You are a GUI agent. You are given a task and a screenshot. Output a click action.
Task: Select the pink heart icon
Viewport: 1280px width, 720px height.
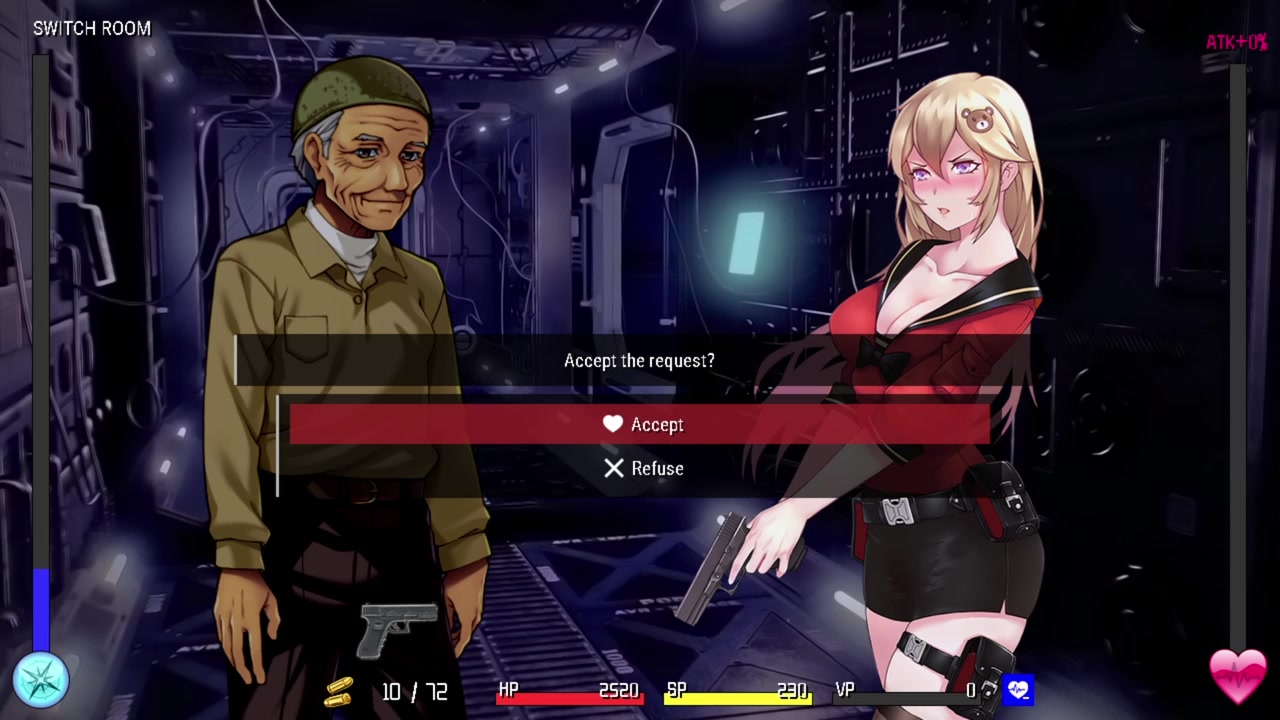(1238, 676)
